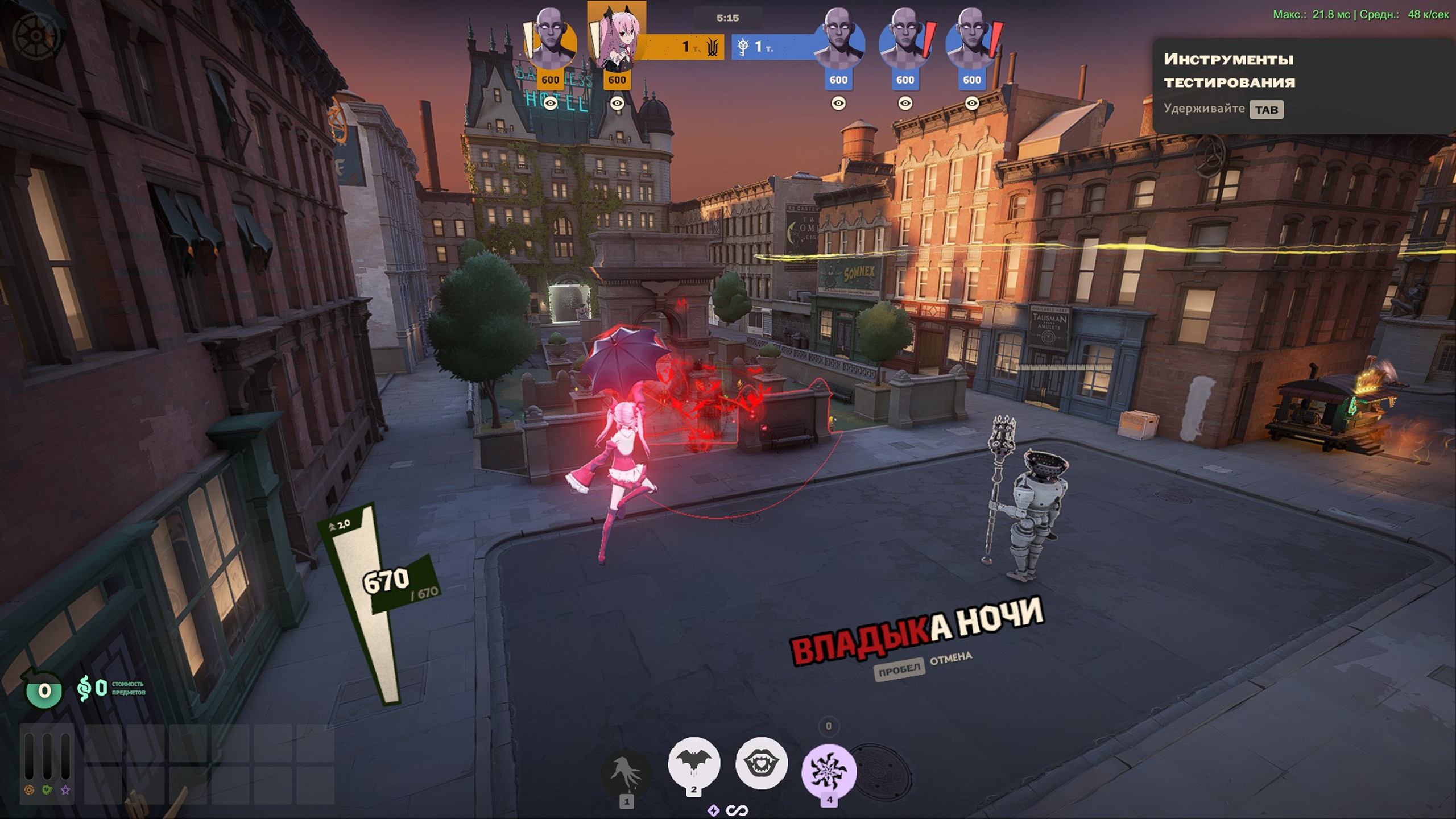This screenshot has height=819, width=1456.
Task: Select the pink-haired hero portrait
Action: (617, 40)
